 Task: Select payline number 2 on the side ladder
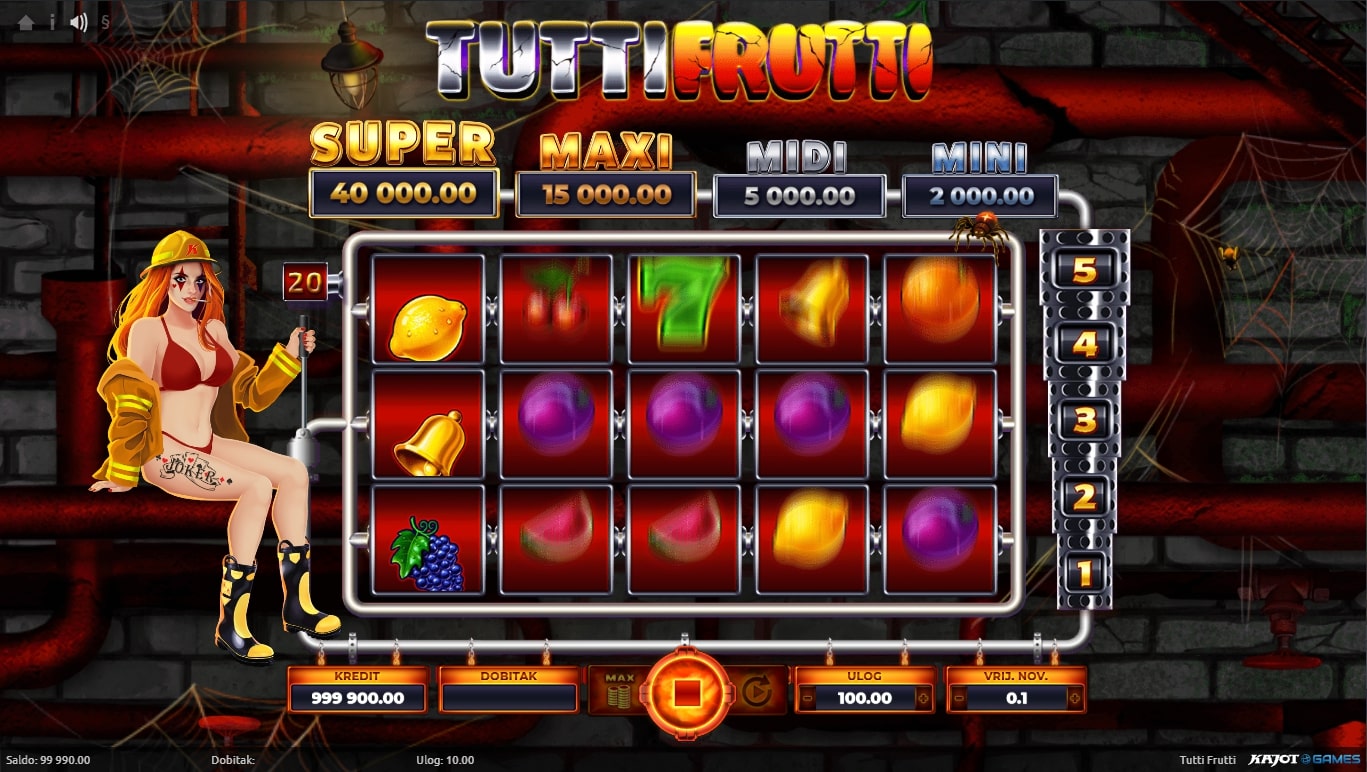1085,497
